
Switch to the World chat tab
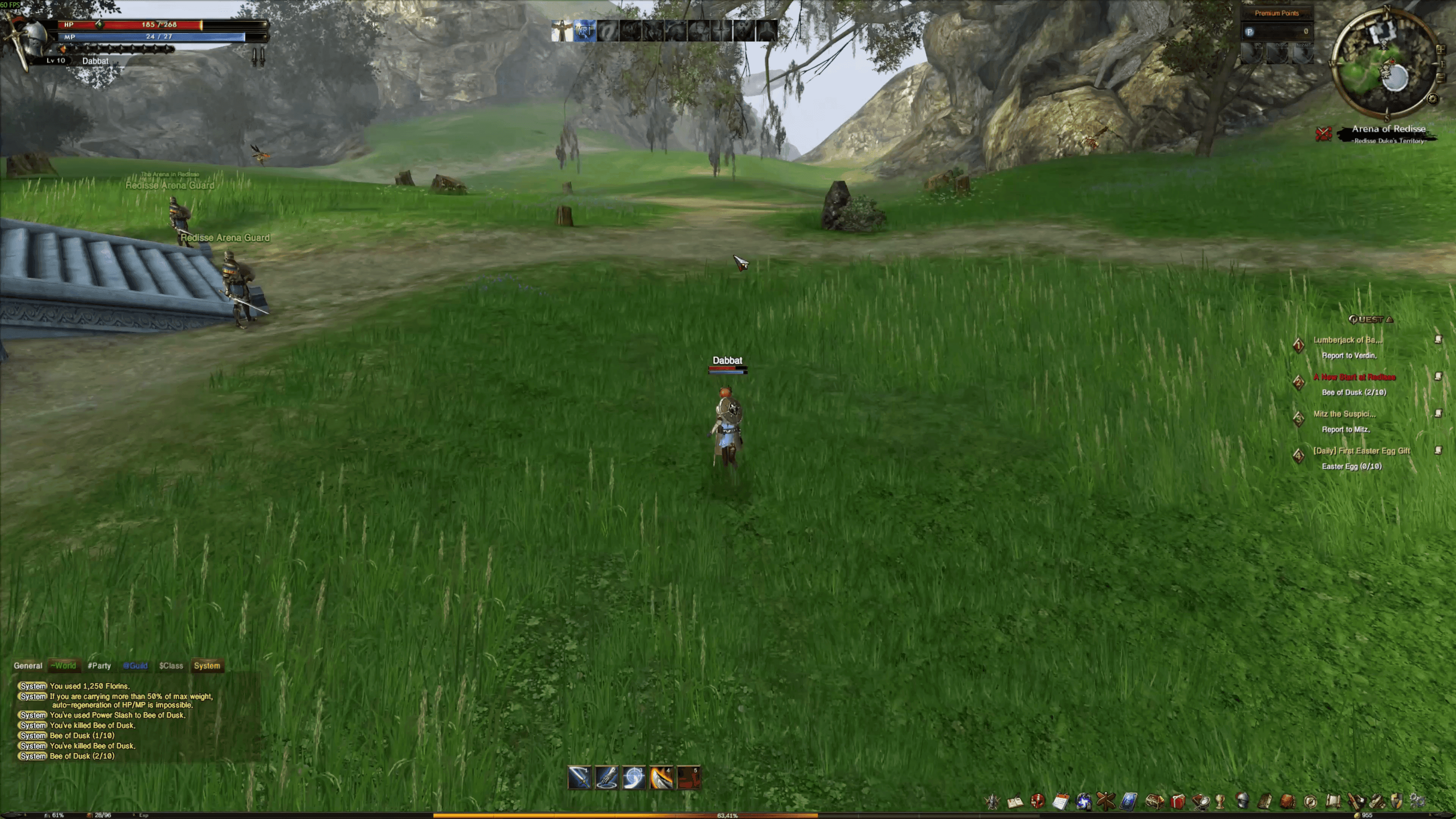pos(63,665)
